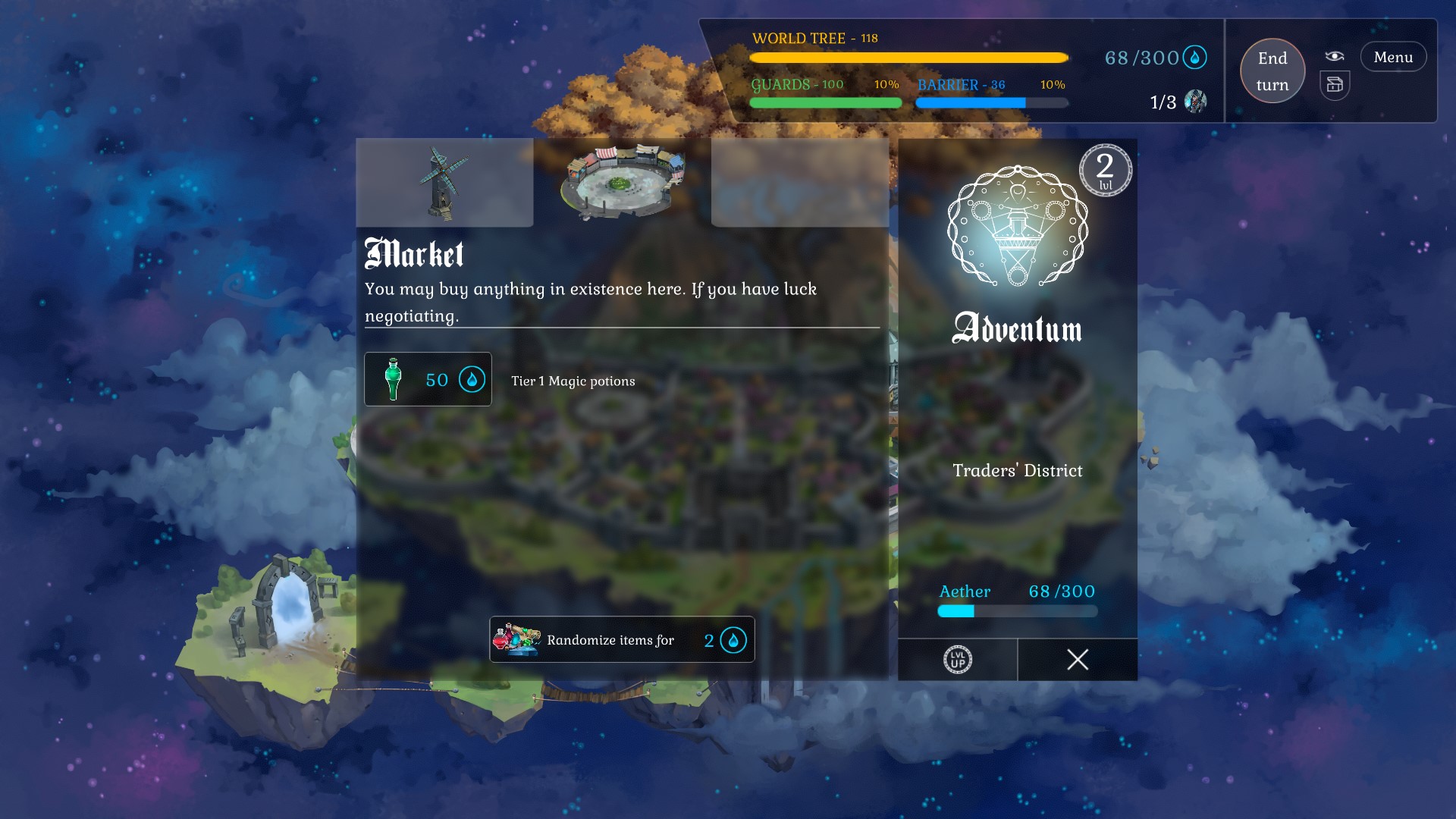Screen dimensions: 1456x819
Task: Select the third empty building slot
Action: pos(800,182)
